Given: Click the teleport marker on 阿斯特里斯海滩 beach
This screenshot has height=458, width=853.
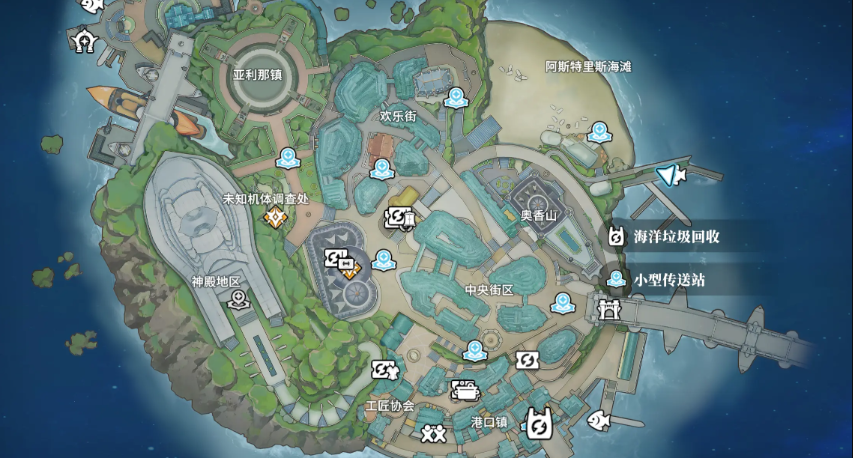Looking at the screenshot, I should [599, 131].
